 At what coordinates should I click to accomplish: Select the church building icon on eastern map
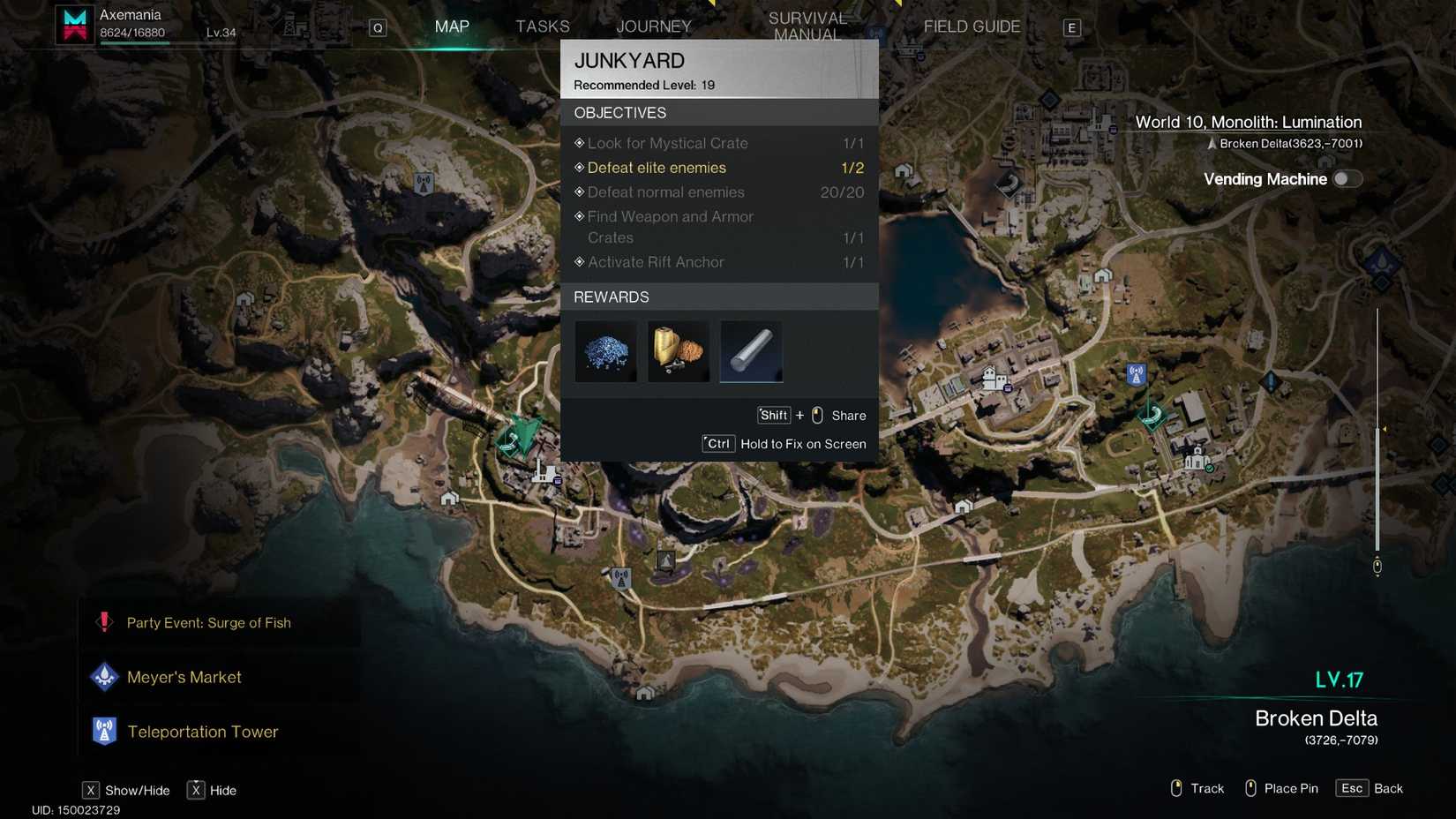tap(1197, 458)
